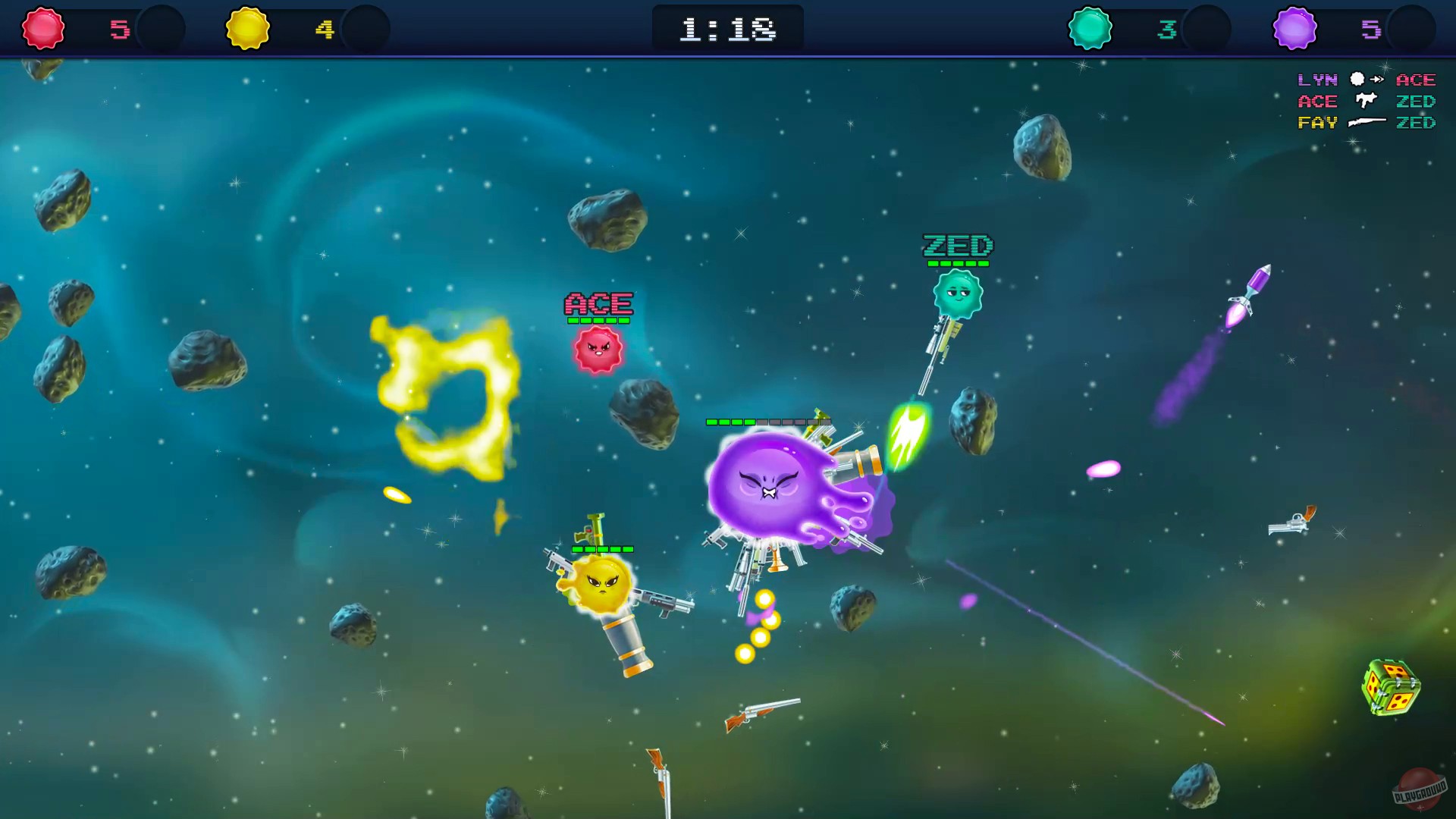Click the FAY name in the kill feed
1456x819 pixels.
(1318, 122)
